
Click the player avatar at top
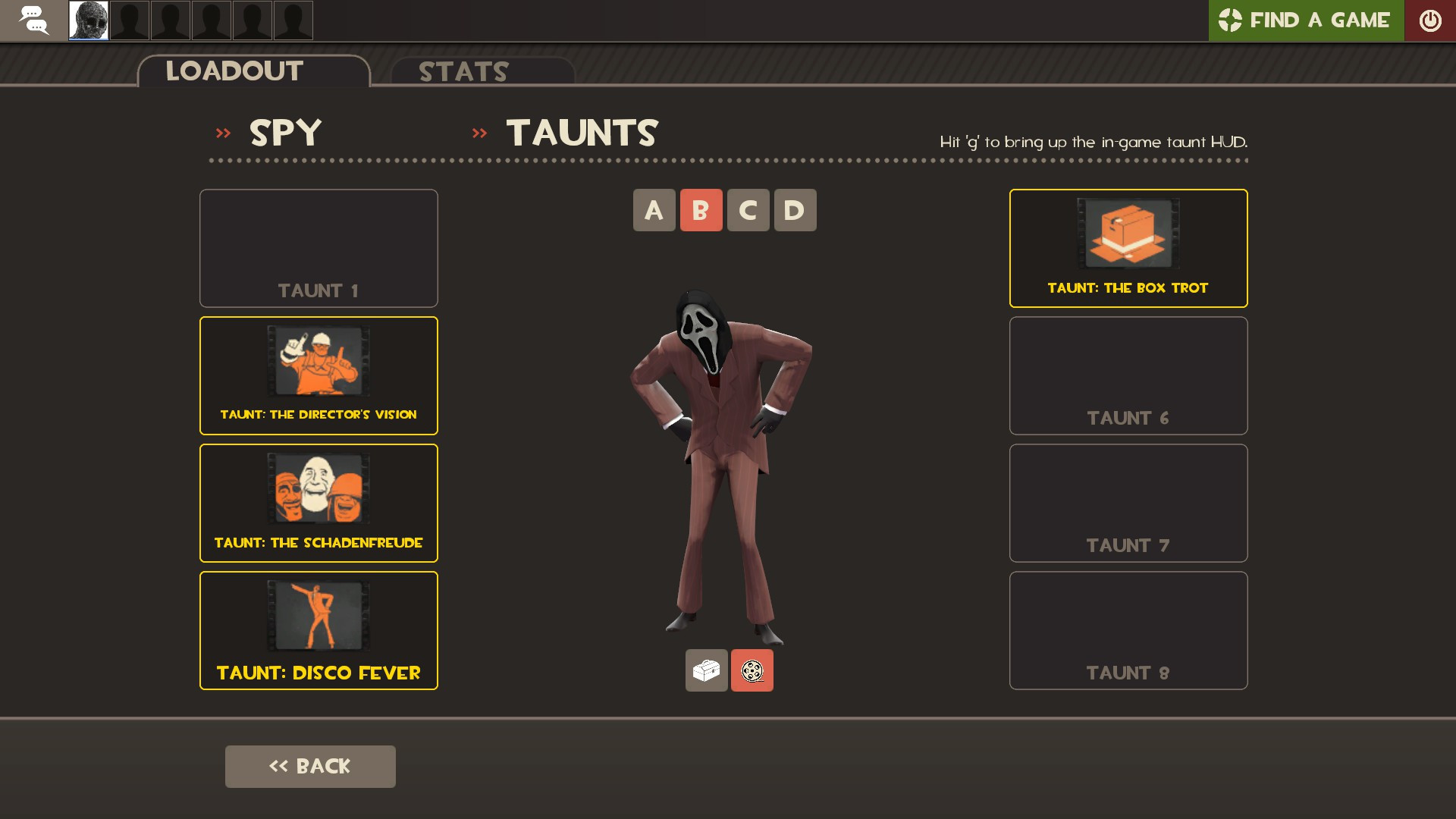(x=89, y=20)
